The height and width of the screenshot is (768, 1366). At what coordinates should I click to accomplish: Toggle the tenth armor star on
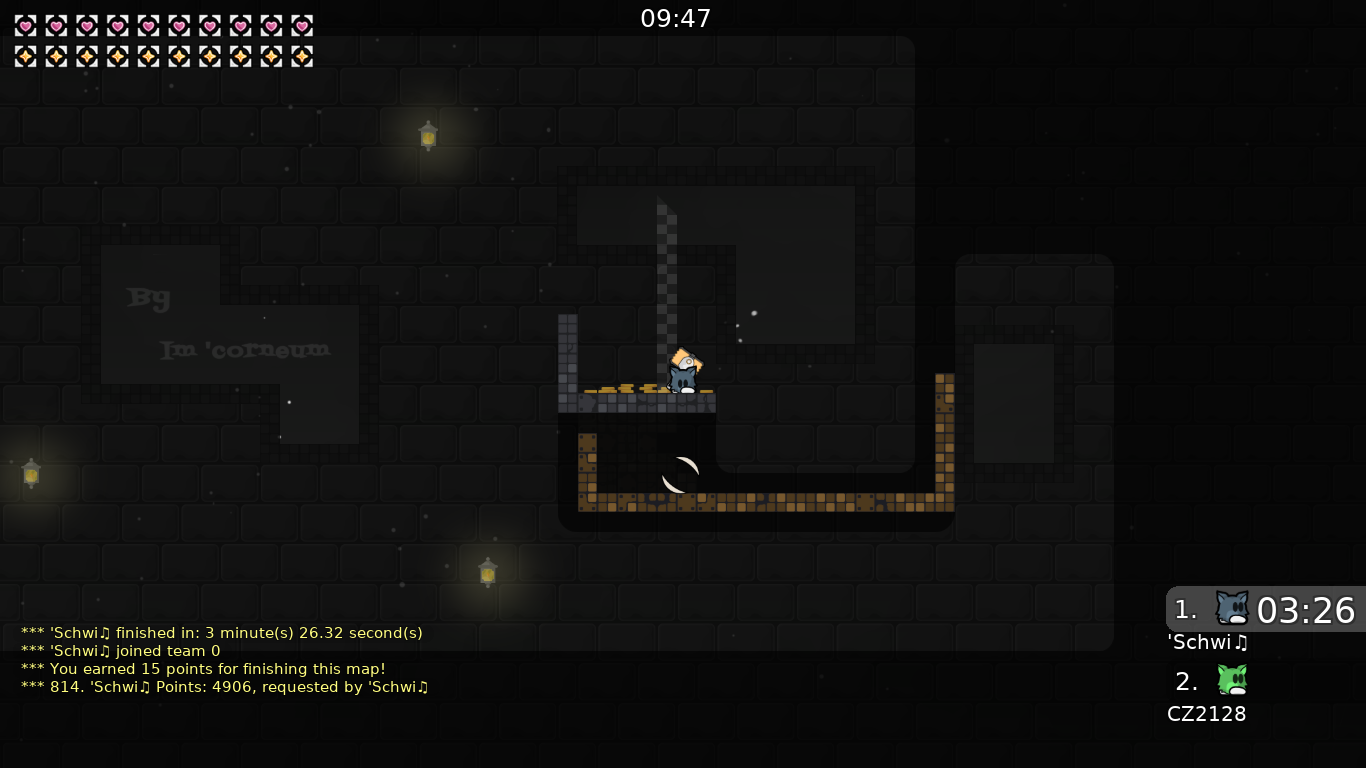(302, 56)
